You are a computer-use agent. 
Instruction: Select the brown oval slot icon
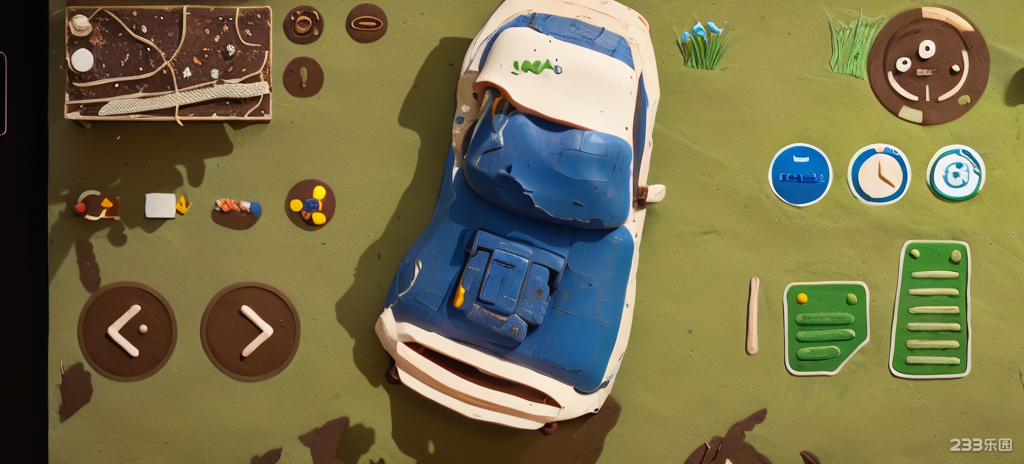click(x=367, y=23)
